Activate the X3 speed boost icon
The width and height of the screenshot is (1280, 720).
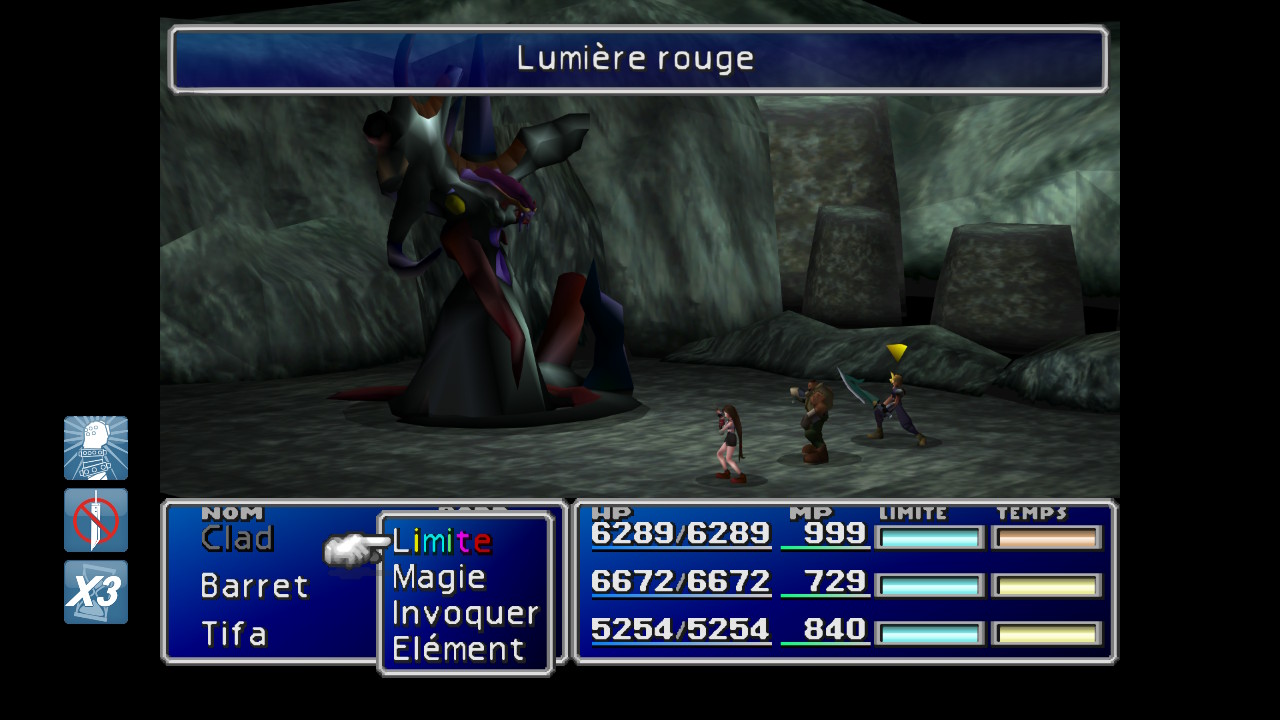[x=96, y=592]
